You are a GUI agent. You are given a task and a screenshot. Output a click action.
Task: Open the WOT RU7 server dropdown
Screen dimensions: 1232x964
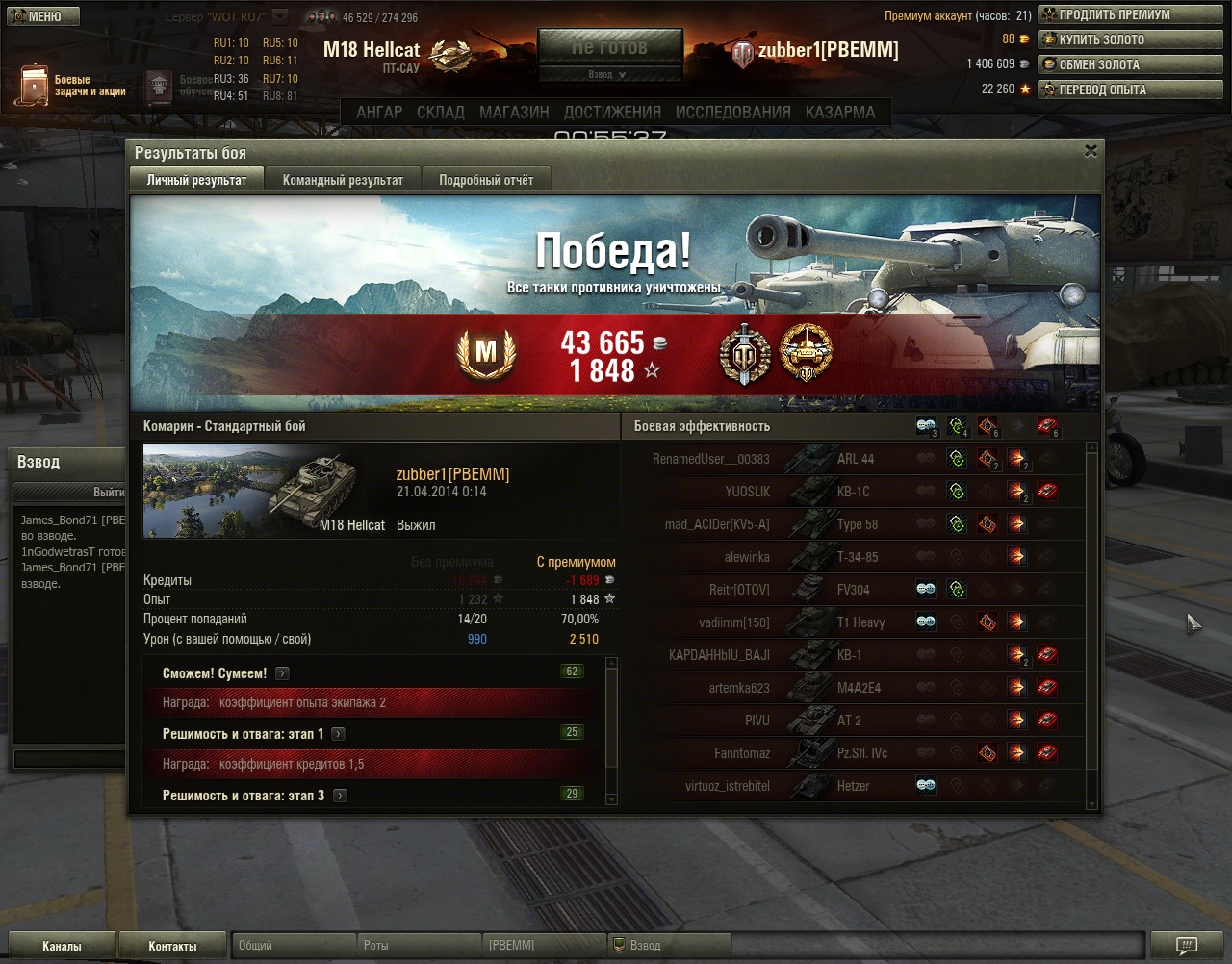coord(279,16)
